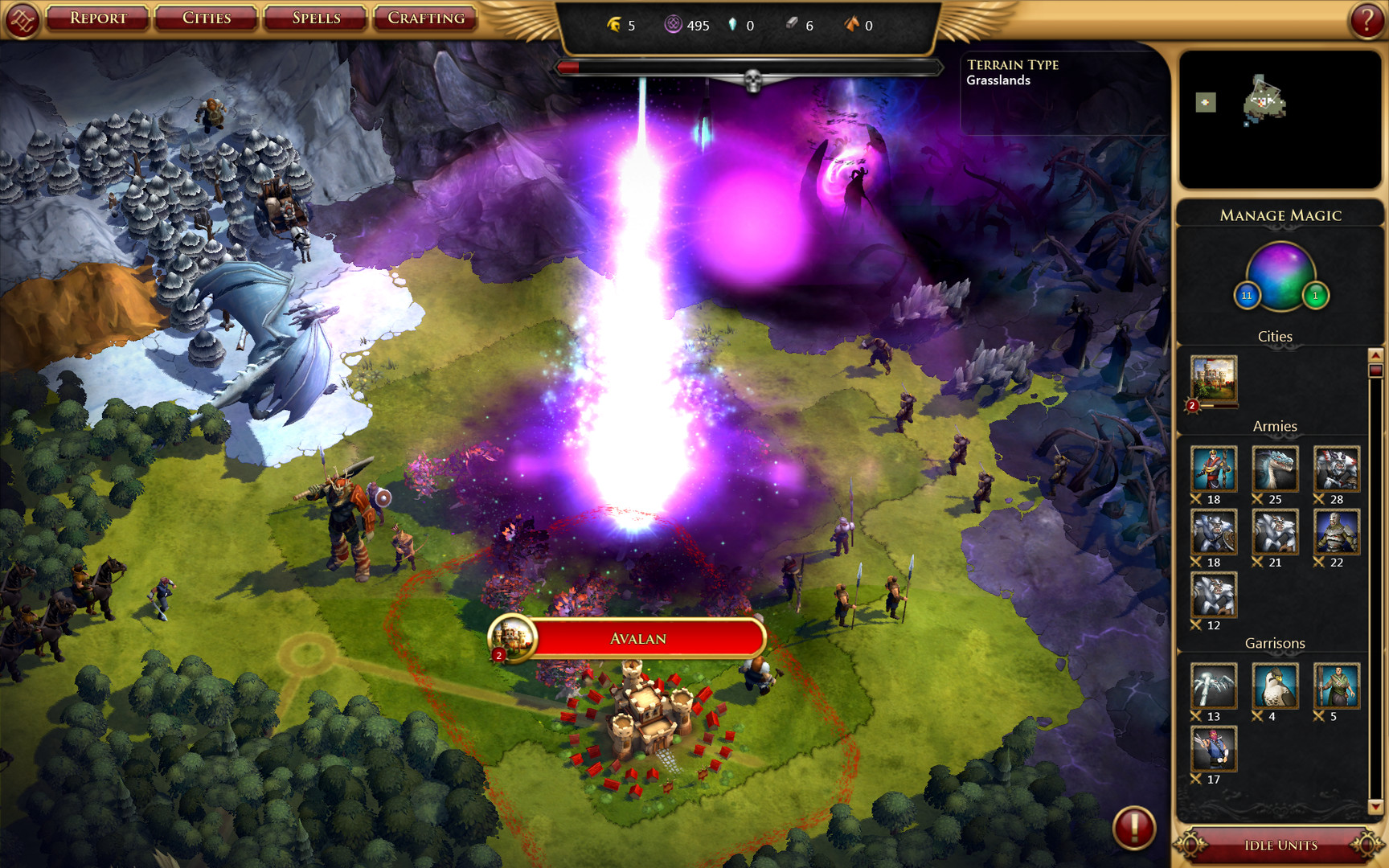Image resolution: width=1389 pixels, height=868 pixels.
Task: Toggle the green orb badge showing 1
Action: coord(1315,295)
